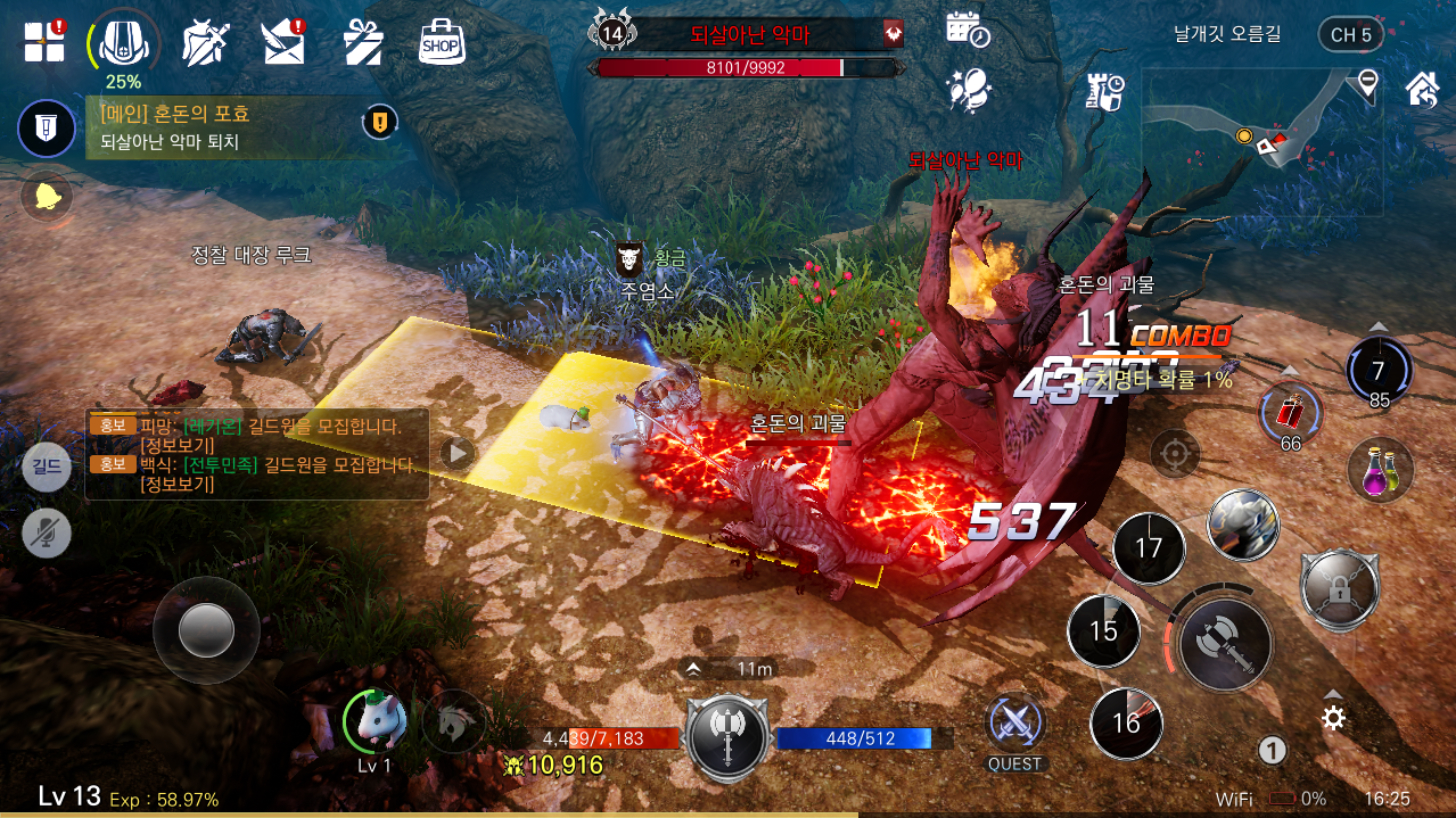The image size is (1456, 818).
Task: Open the notification bell
Action: [x=47, y=196]
